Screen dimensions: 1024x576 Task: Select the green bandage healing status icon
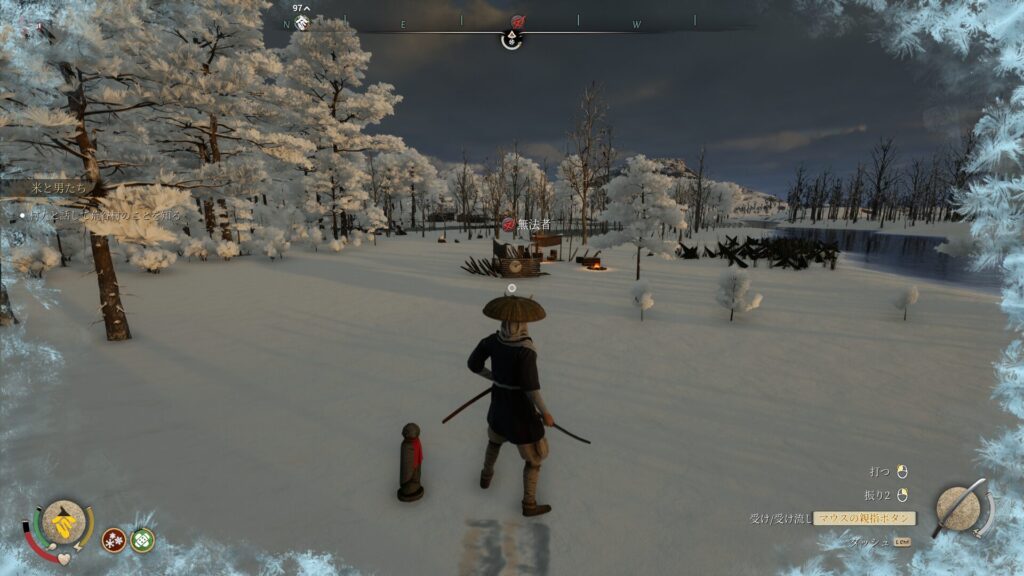[142, 540]
